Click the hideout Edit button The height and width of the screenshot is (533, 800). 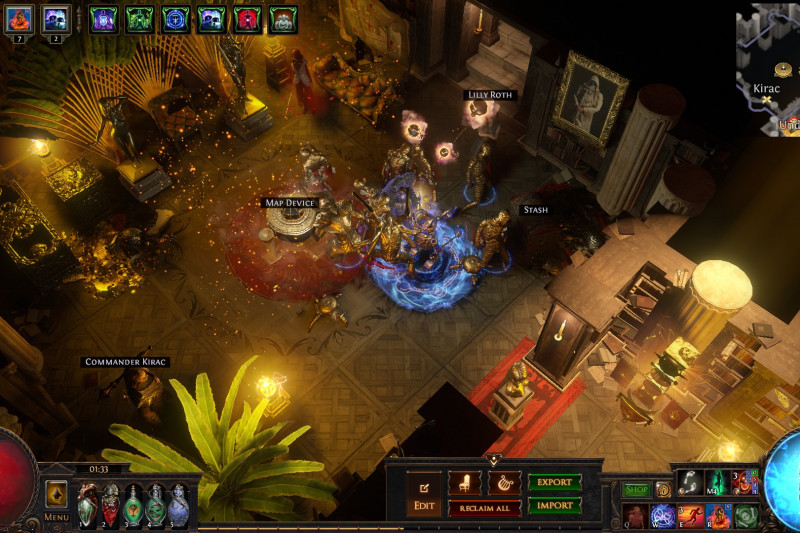pyautogui.click(x=423, y=494)
